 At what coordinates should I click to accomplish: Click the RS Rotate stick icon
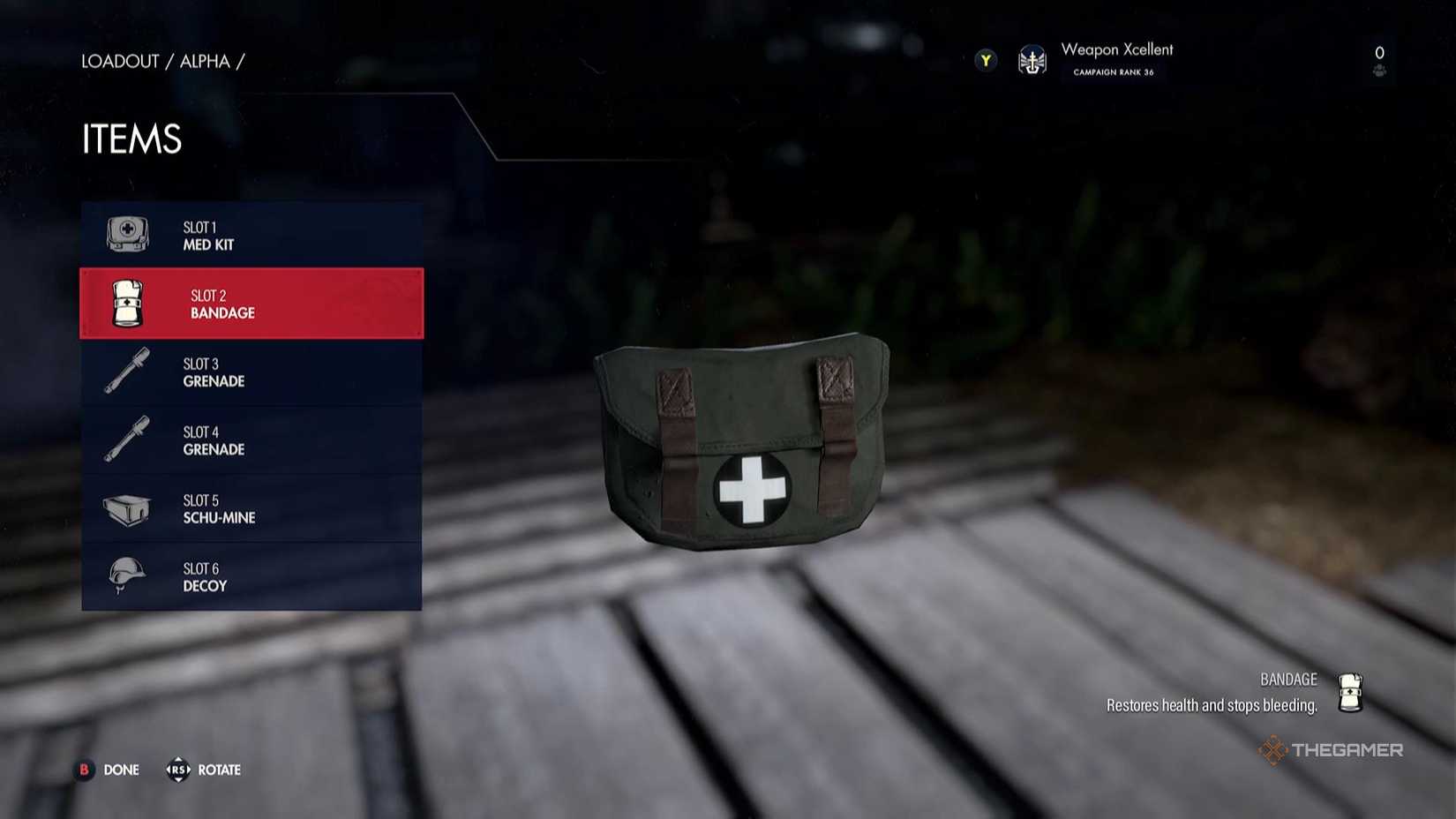tap(179, 770)
